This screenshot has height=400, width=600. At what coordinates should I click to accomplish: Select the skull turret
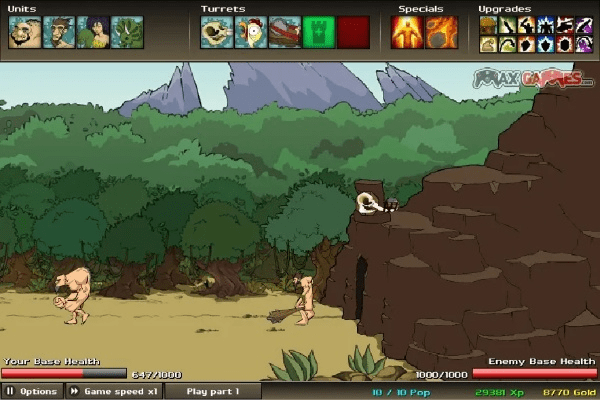(x=217, y=32)
